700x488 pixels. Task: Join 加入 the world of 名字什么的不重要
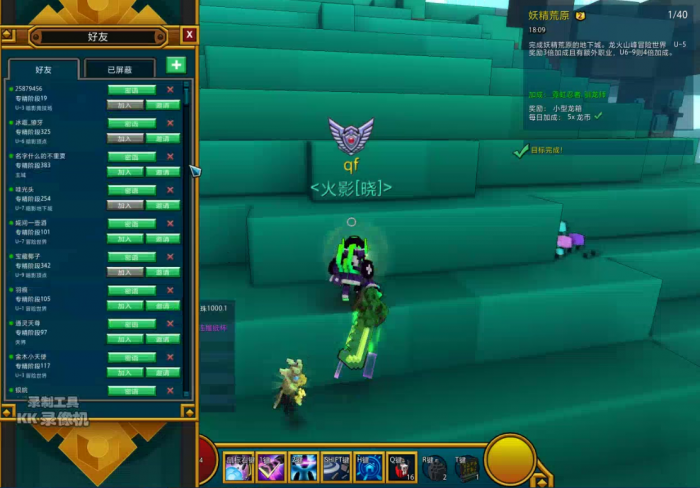pos(125,171)
